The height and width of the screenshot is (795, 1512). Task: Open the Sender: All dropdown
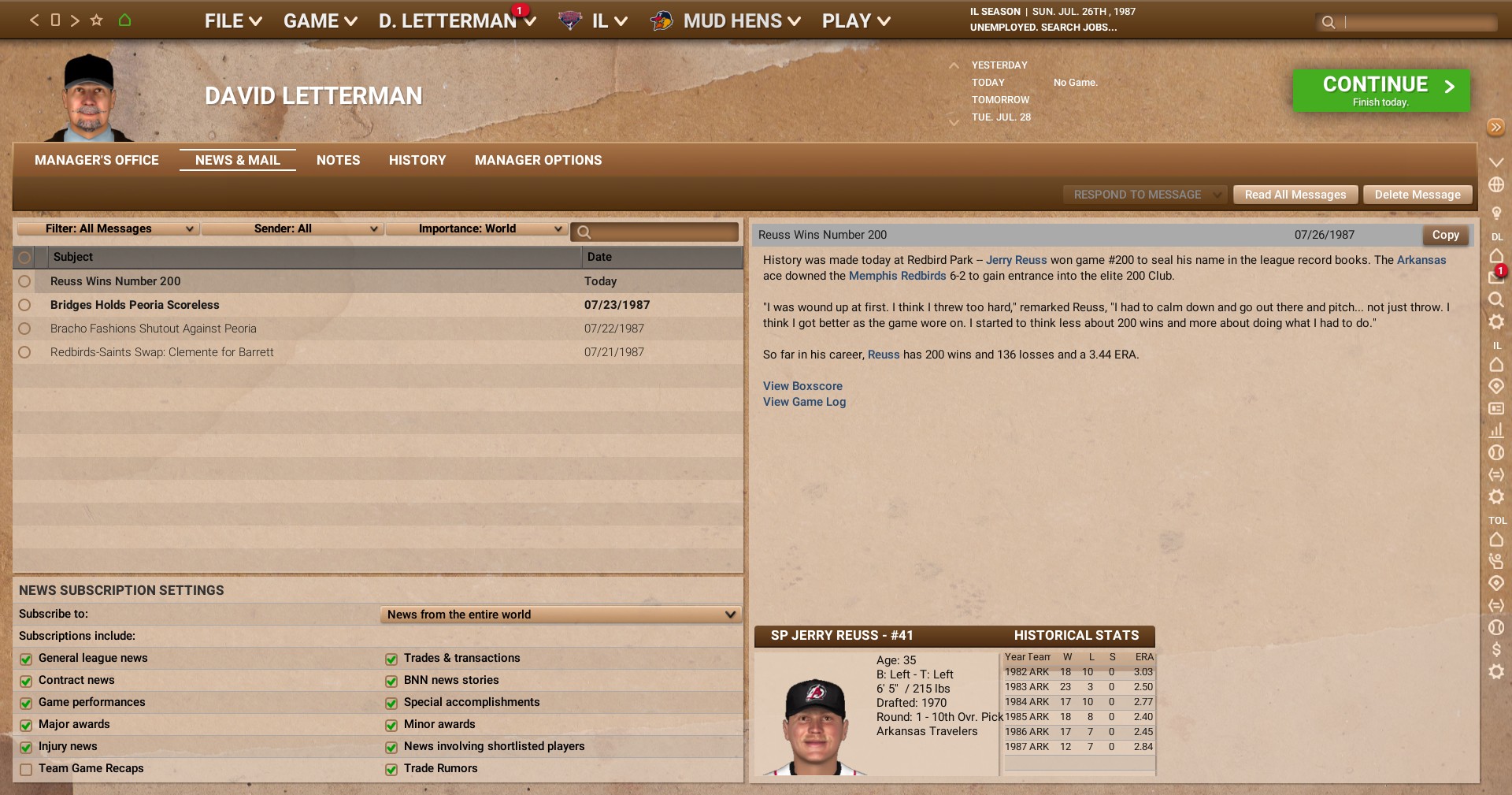[x=292, y=228]
